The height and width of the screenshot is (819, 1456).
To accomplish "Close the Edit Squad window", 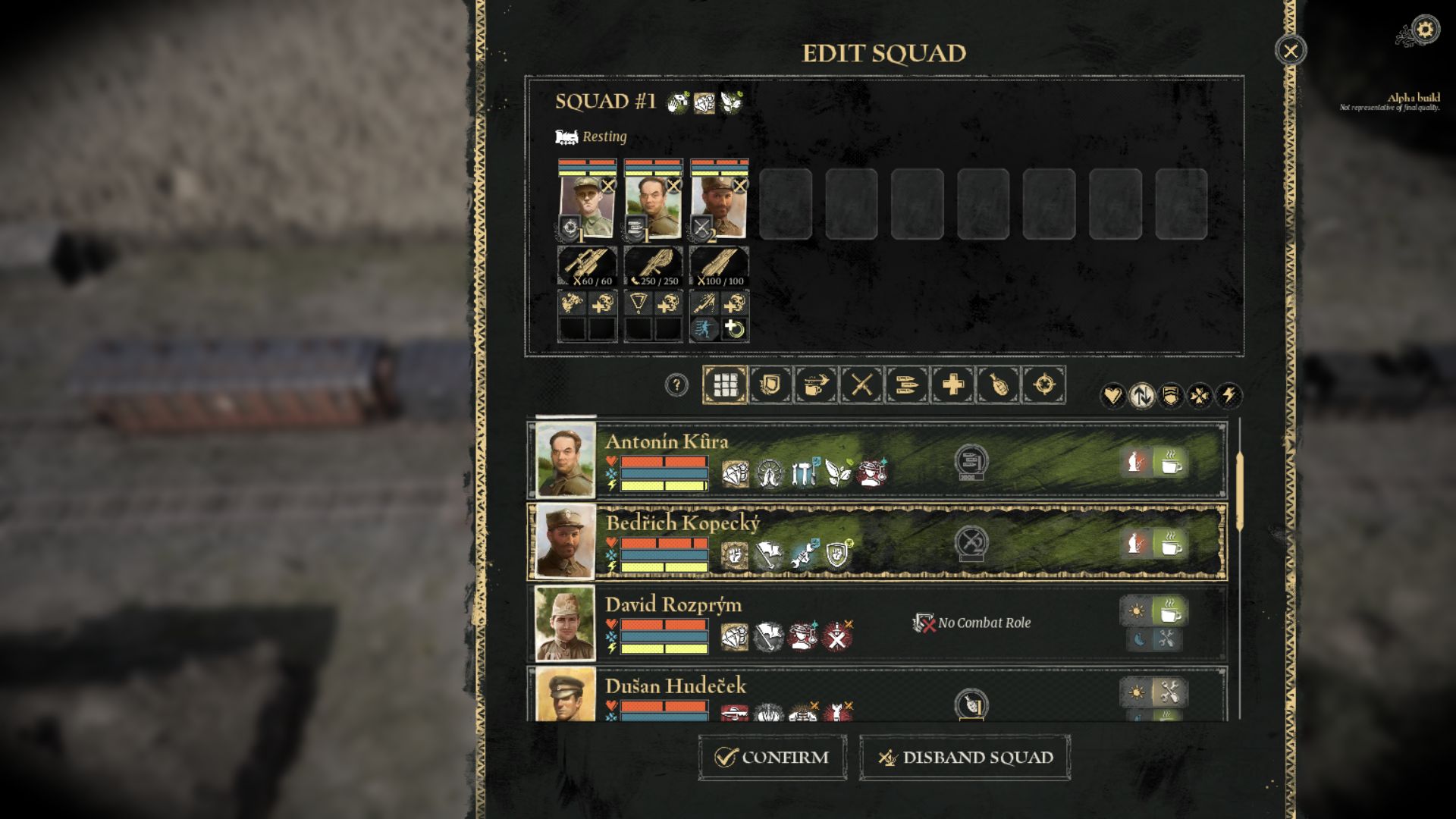I will tap(1290, 51).
